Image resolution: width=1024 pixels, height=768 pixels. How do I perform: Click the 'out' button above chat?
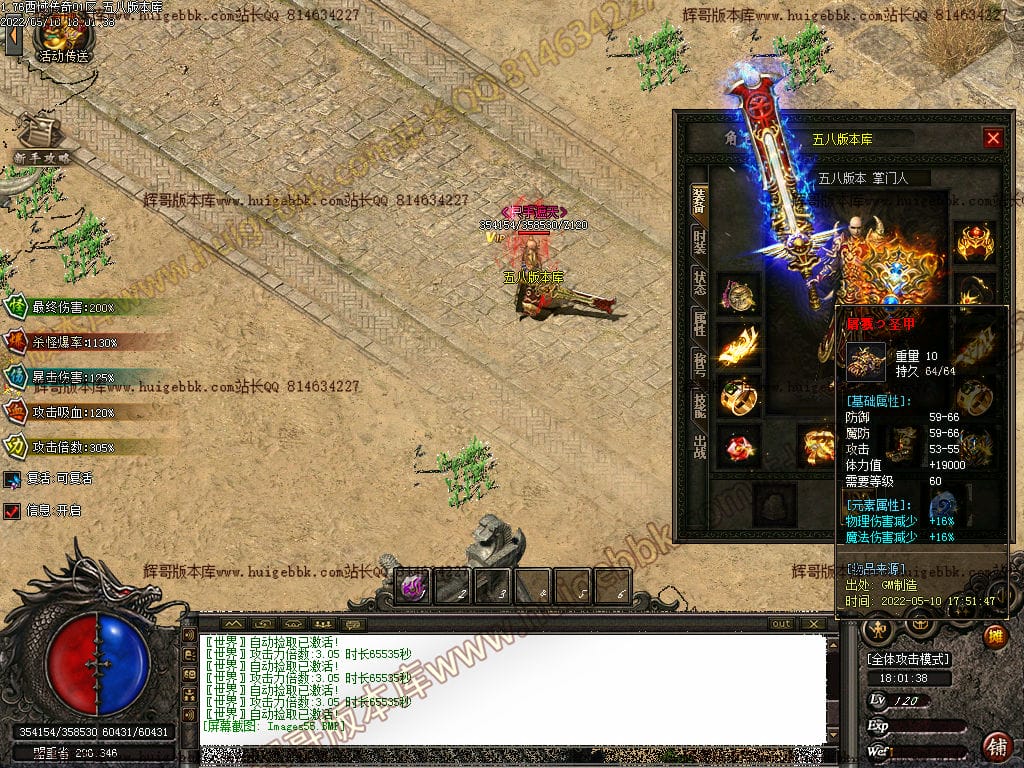click(782, 624)
